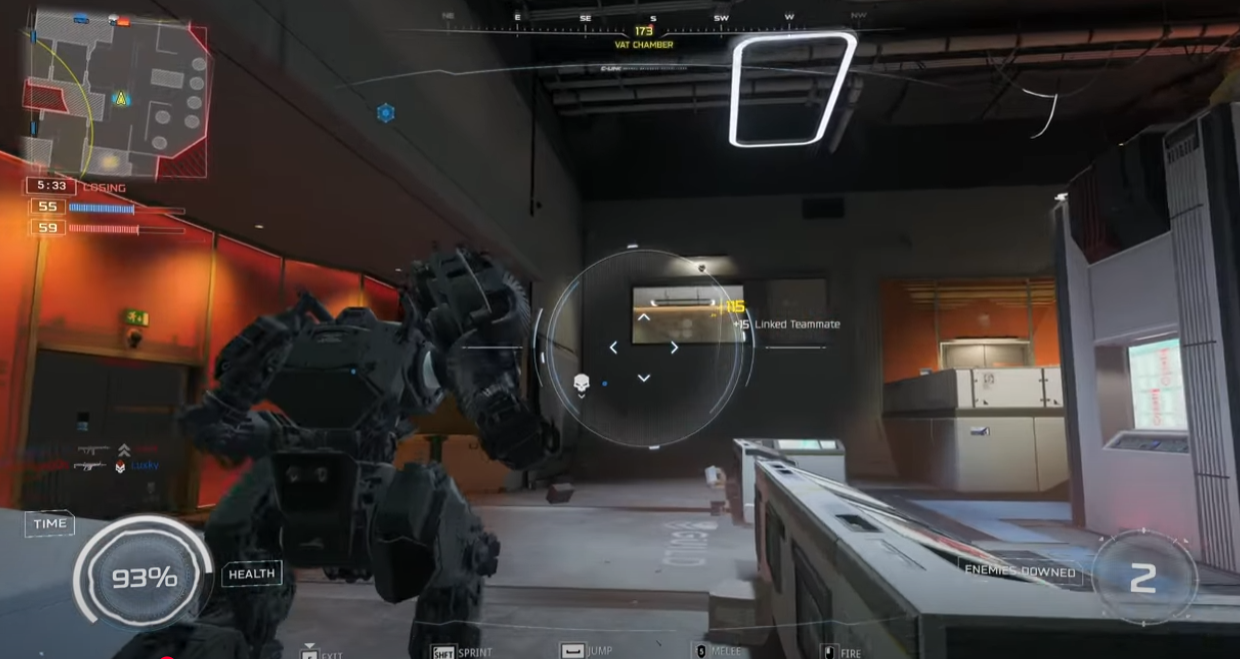The image size is (1240, 659).
Task: Click the skull marker inside the reticle
Action: point(581,383)
